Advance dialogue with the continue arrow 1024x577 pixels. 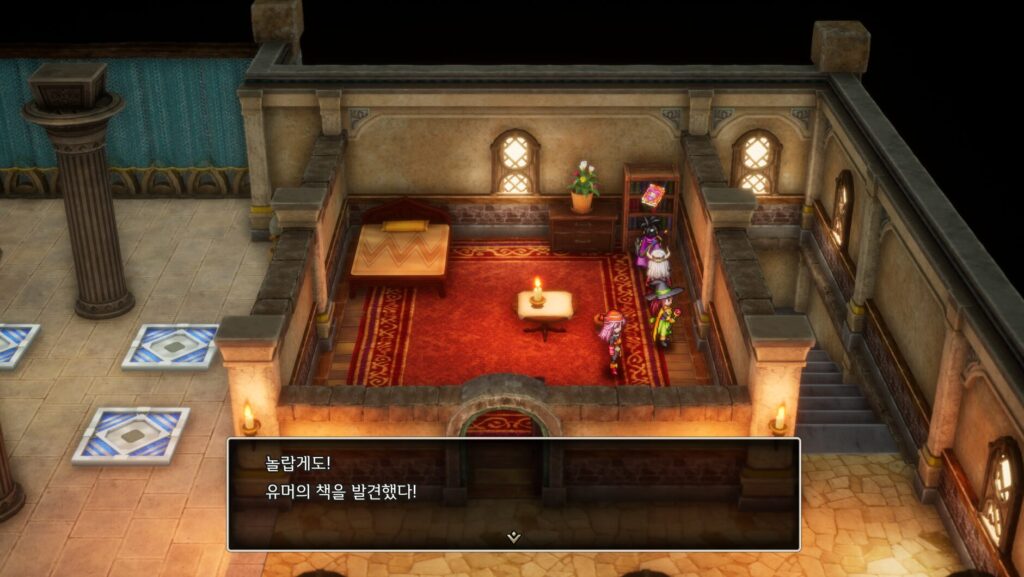(513, 537)
